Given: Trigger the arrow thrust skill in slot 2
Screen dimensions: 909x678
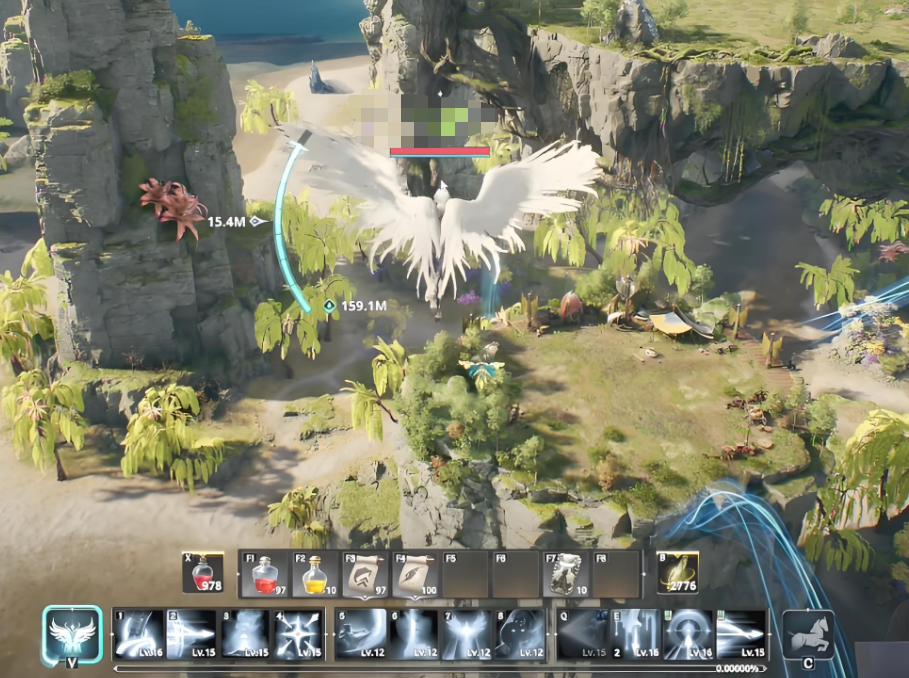Looking at the screenshot, I should (191, 634).
